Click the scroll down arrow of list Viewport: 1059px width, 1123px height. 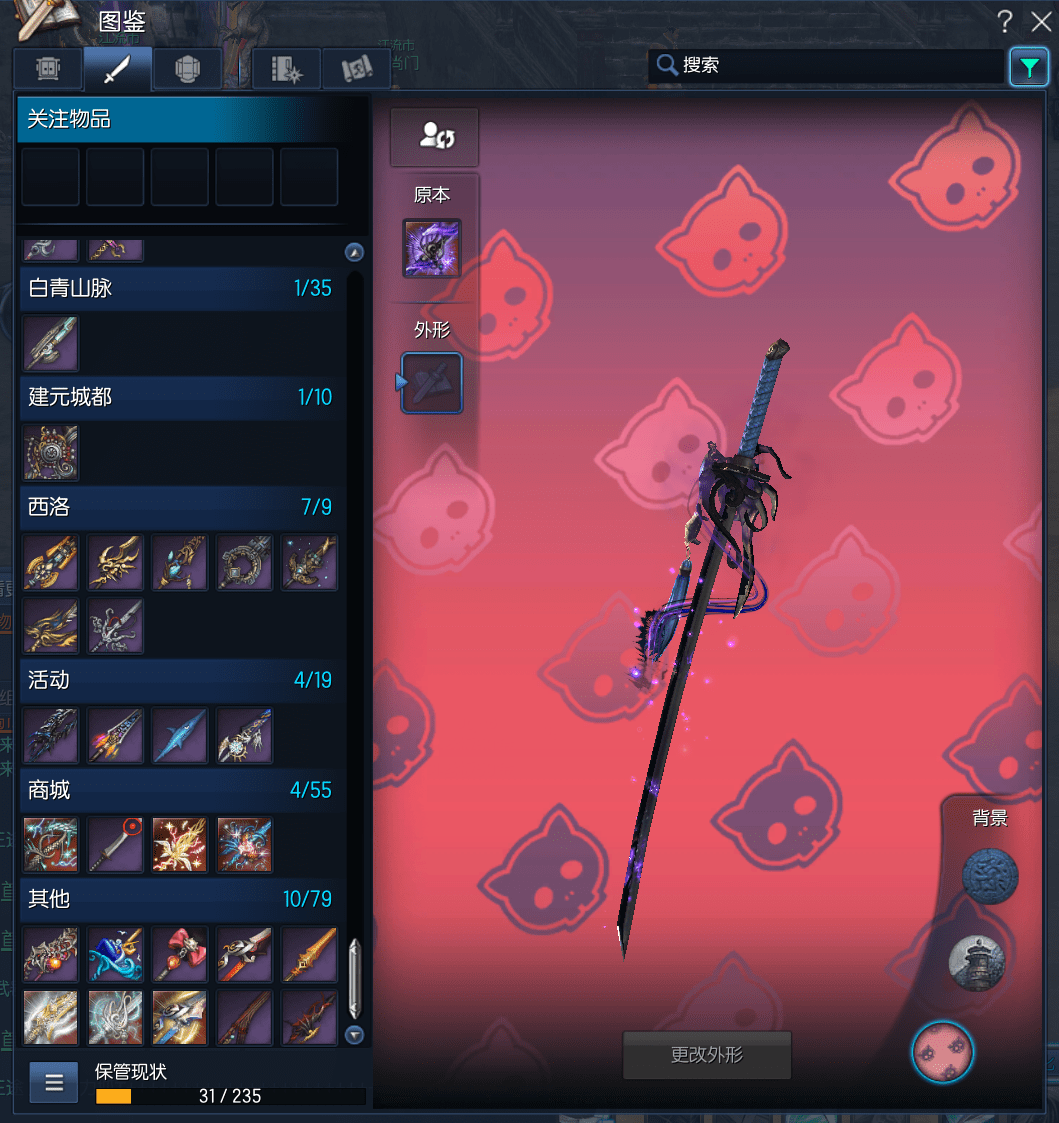click(354, 1035)
